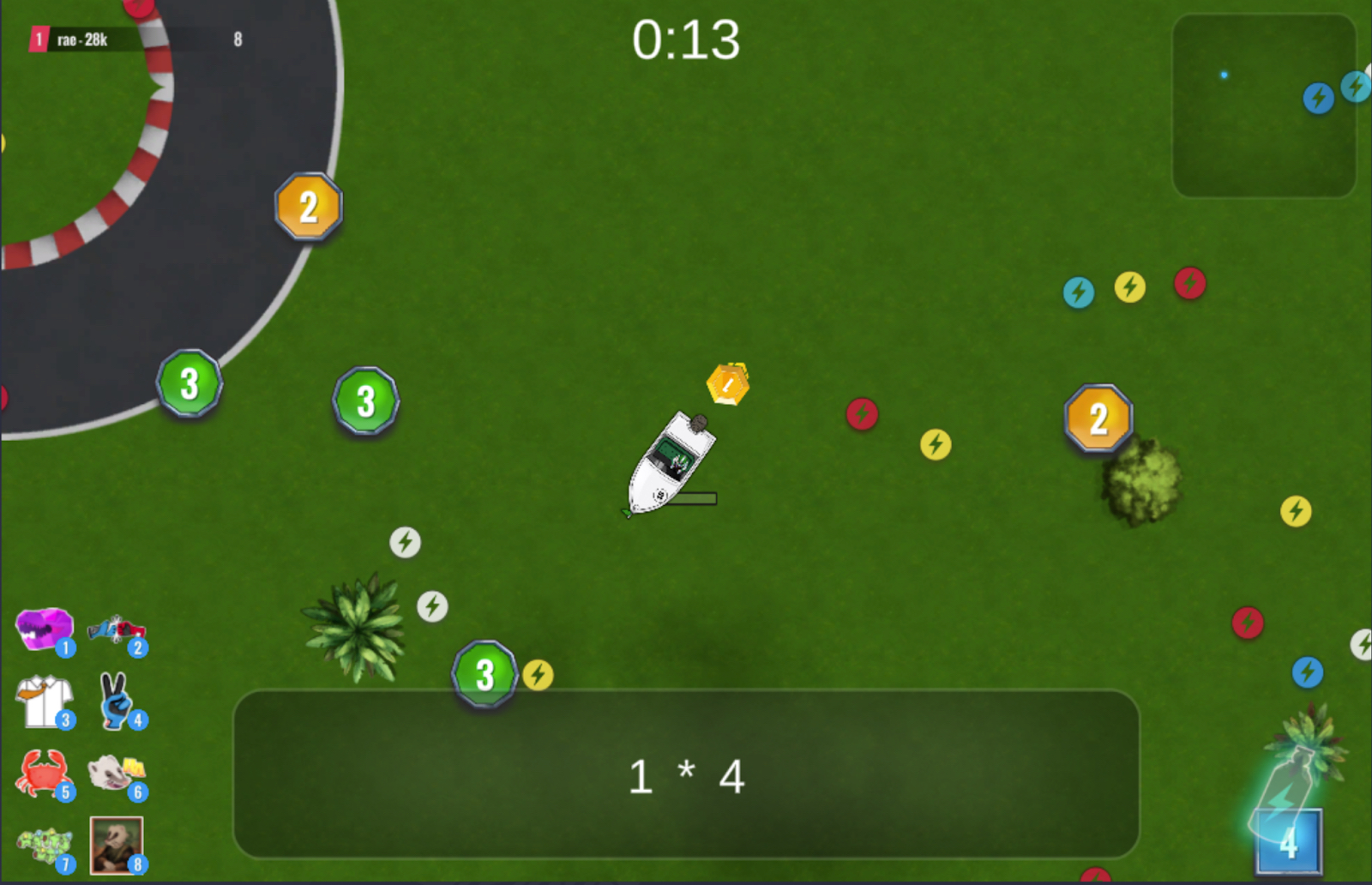Send the framed opossum portrait emote
1372x885 pixels.
click(x=117, y=845)
